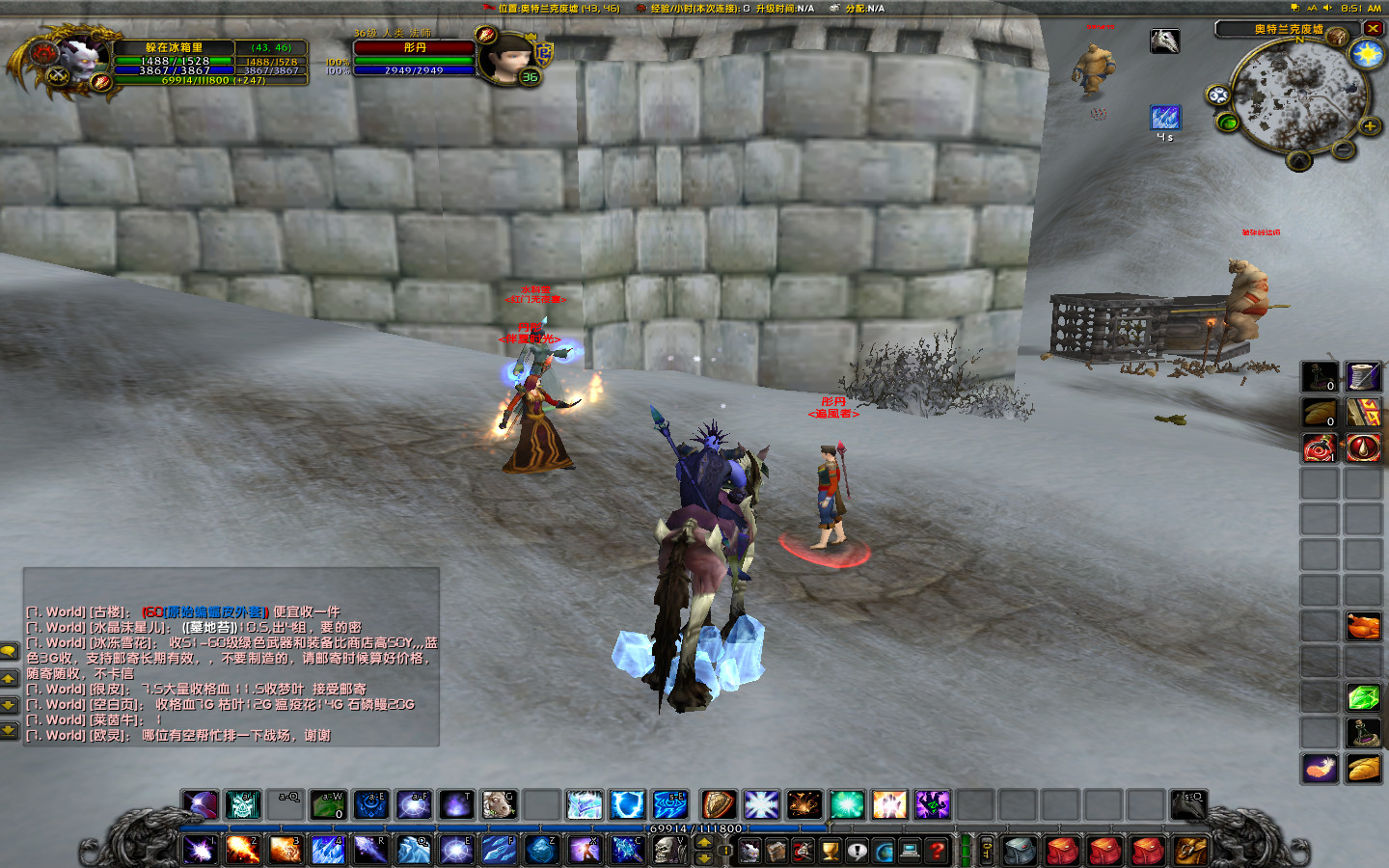Screen dimensions: 1389x868
Task: Open help via the red question mark icon
Action: point(936,851)
